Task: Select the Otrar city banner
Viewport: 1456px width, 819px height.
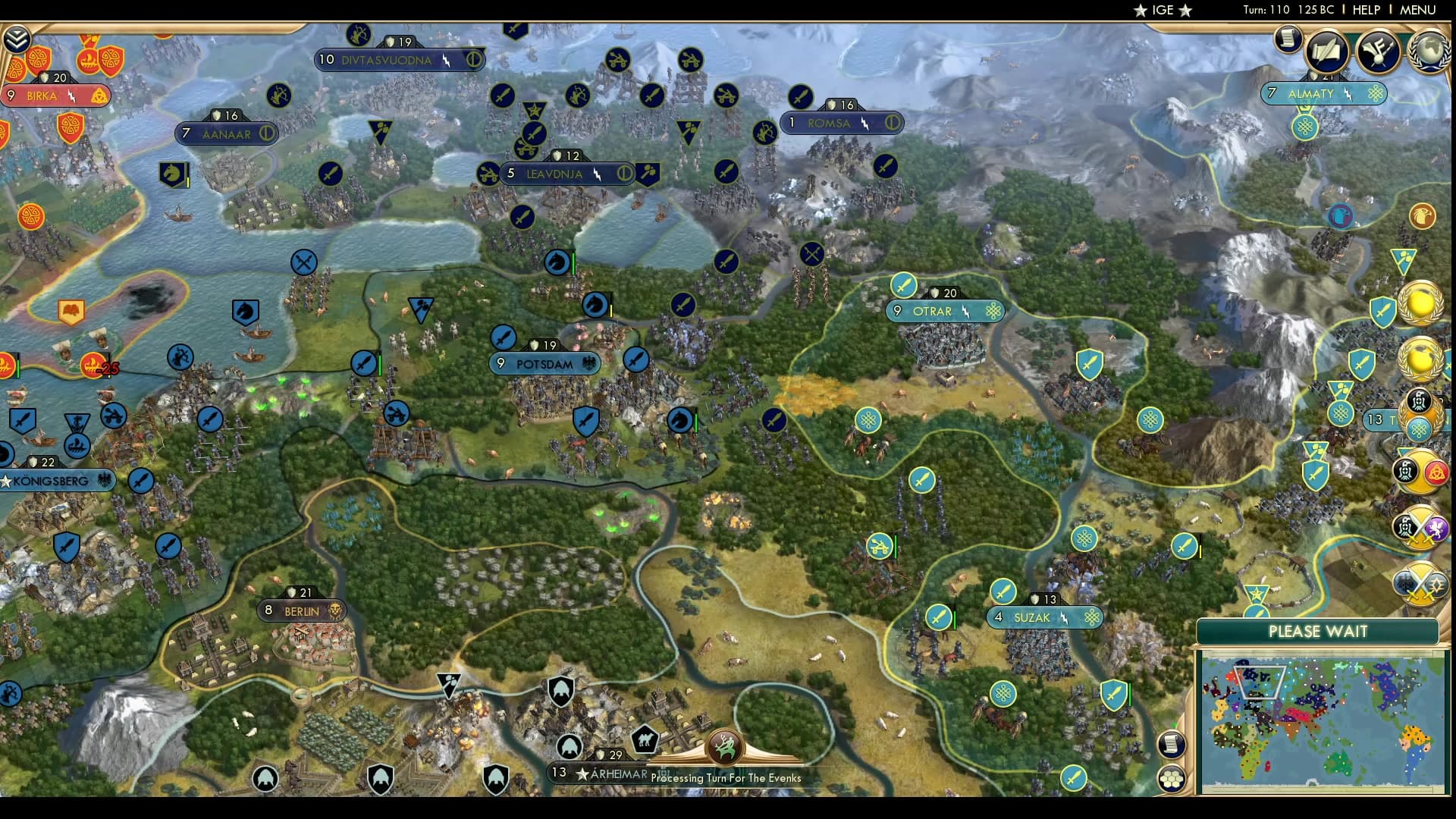Action: 945,311
